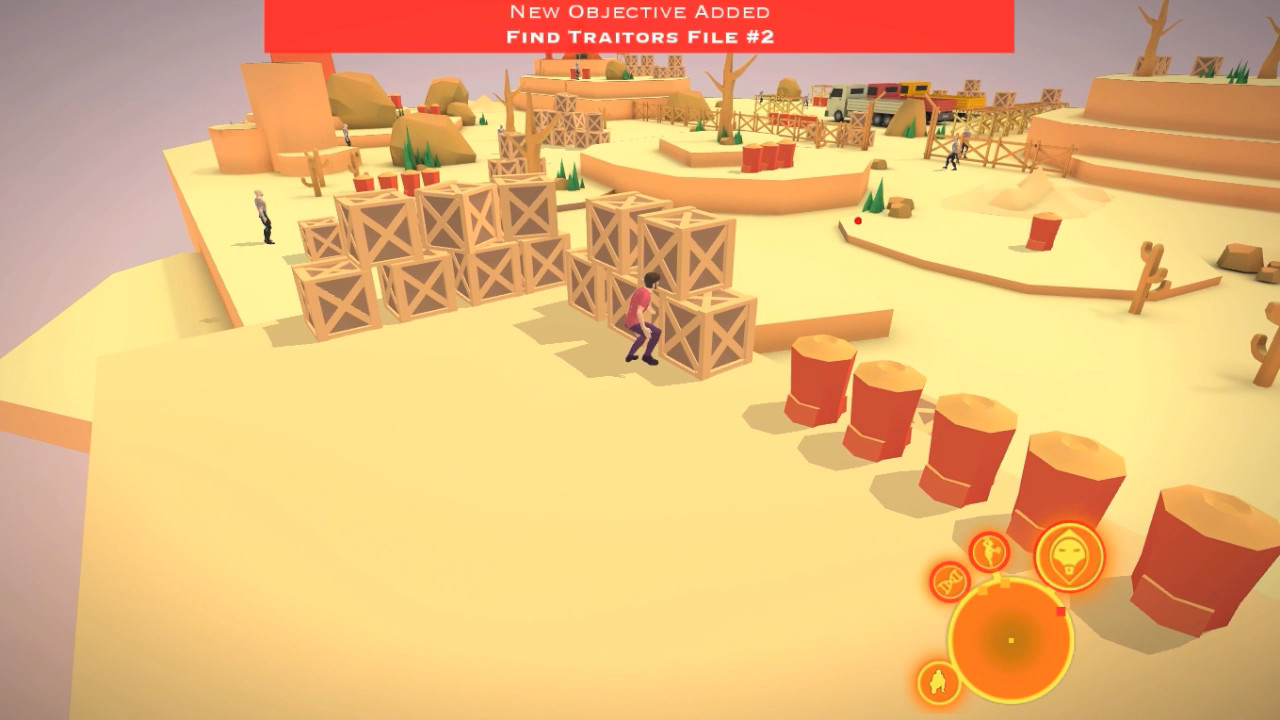Click the orange waypoint marker on the minimap

coord(984,591)
